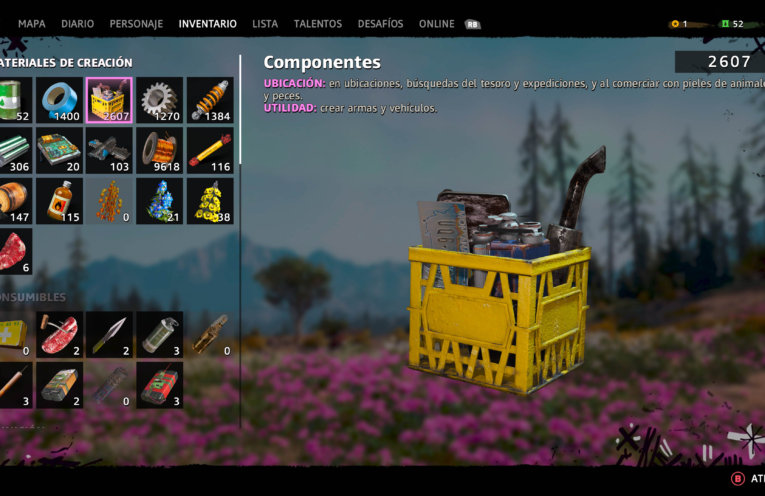The height and width of the screenshot is (496, 765).
Task: Switch to the Online tab
Action: [x=436, y=24]
